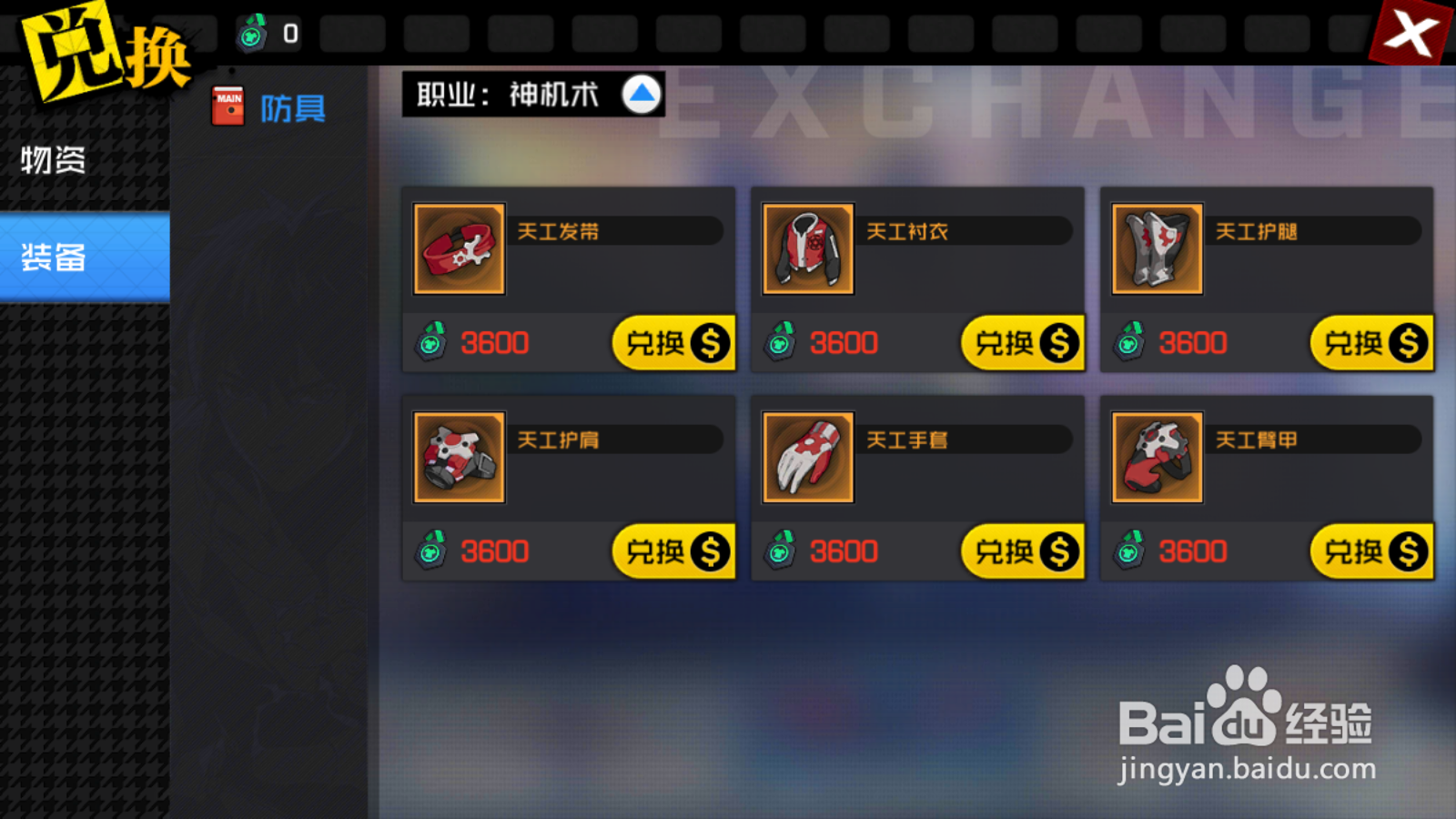
Task: Click the 天工臂甲 arm guard icon
Action: point(1157,457)
